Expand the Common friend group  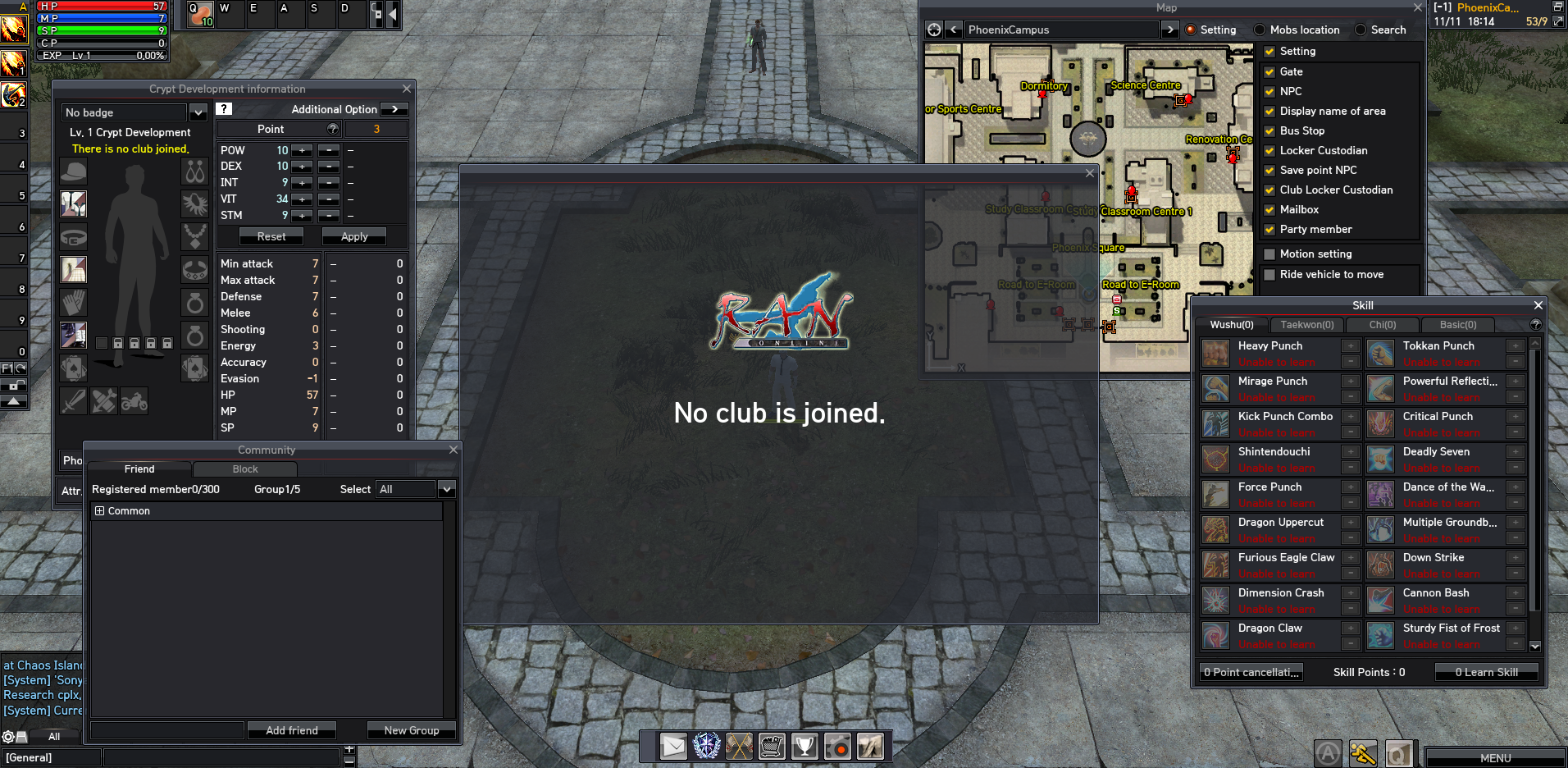point(100,510)
